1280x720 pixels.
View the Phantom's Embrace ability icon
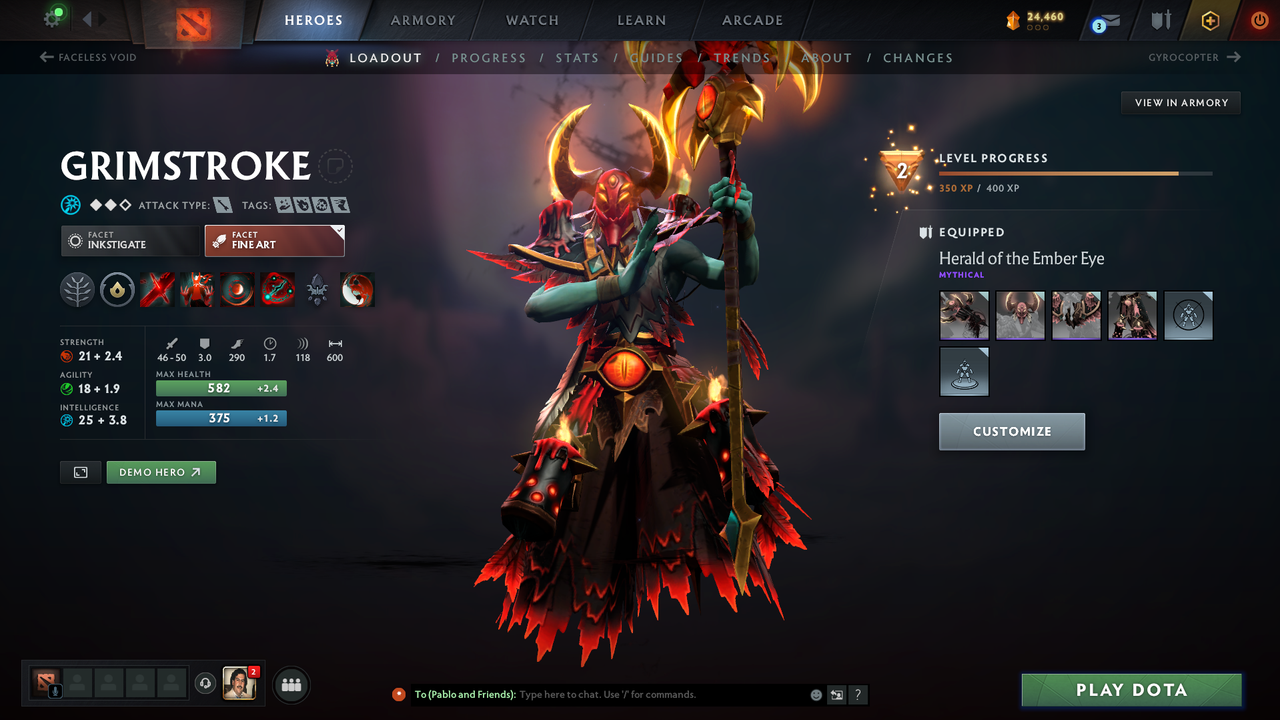coord(197,289)
